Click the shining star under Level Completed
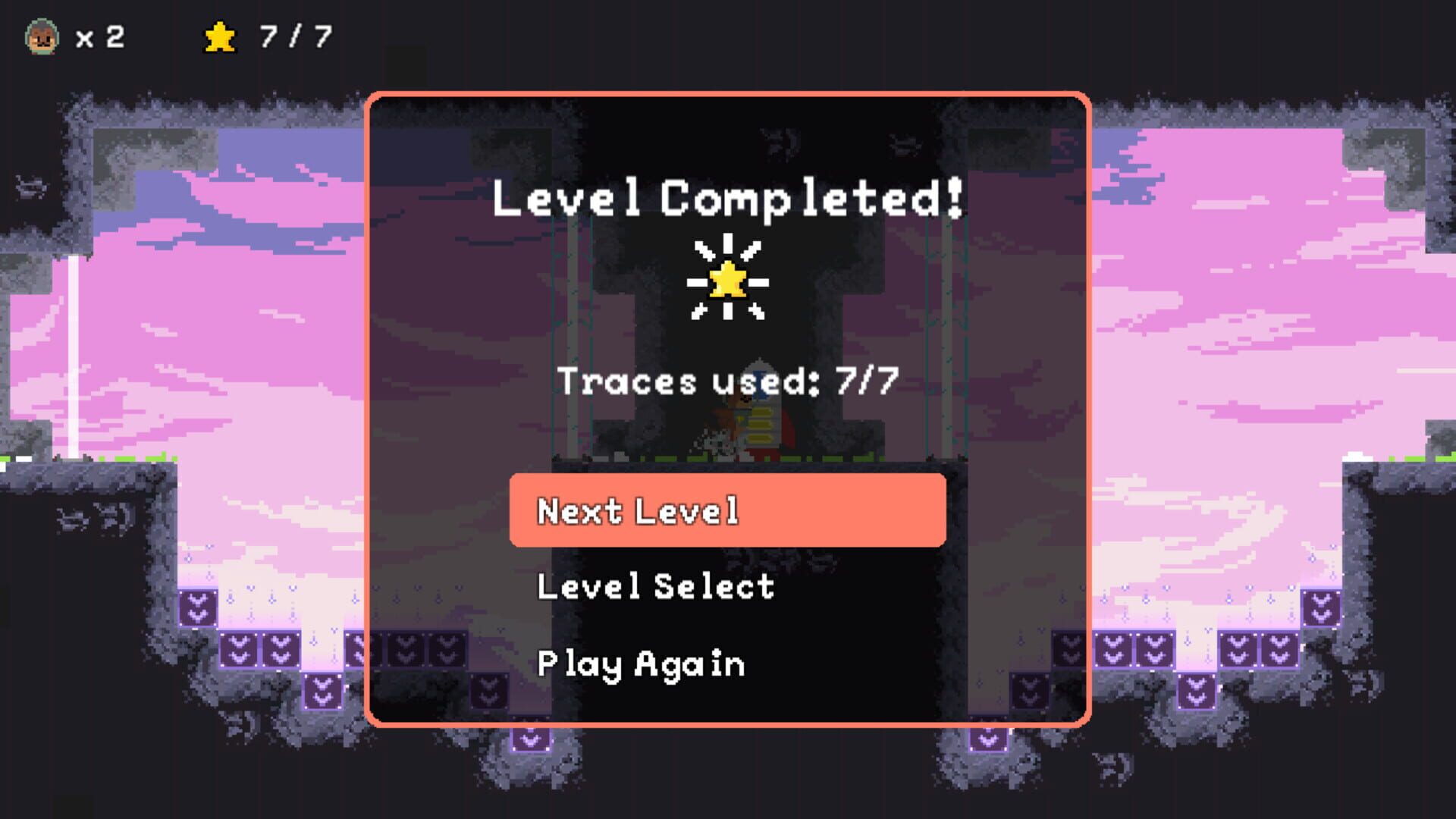 [x=728, y=278]
